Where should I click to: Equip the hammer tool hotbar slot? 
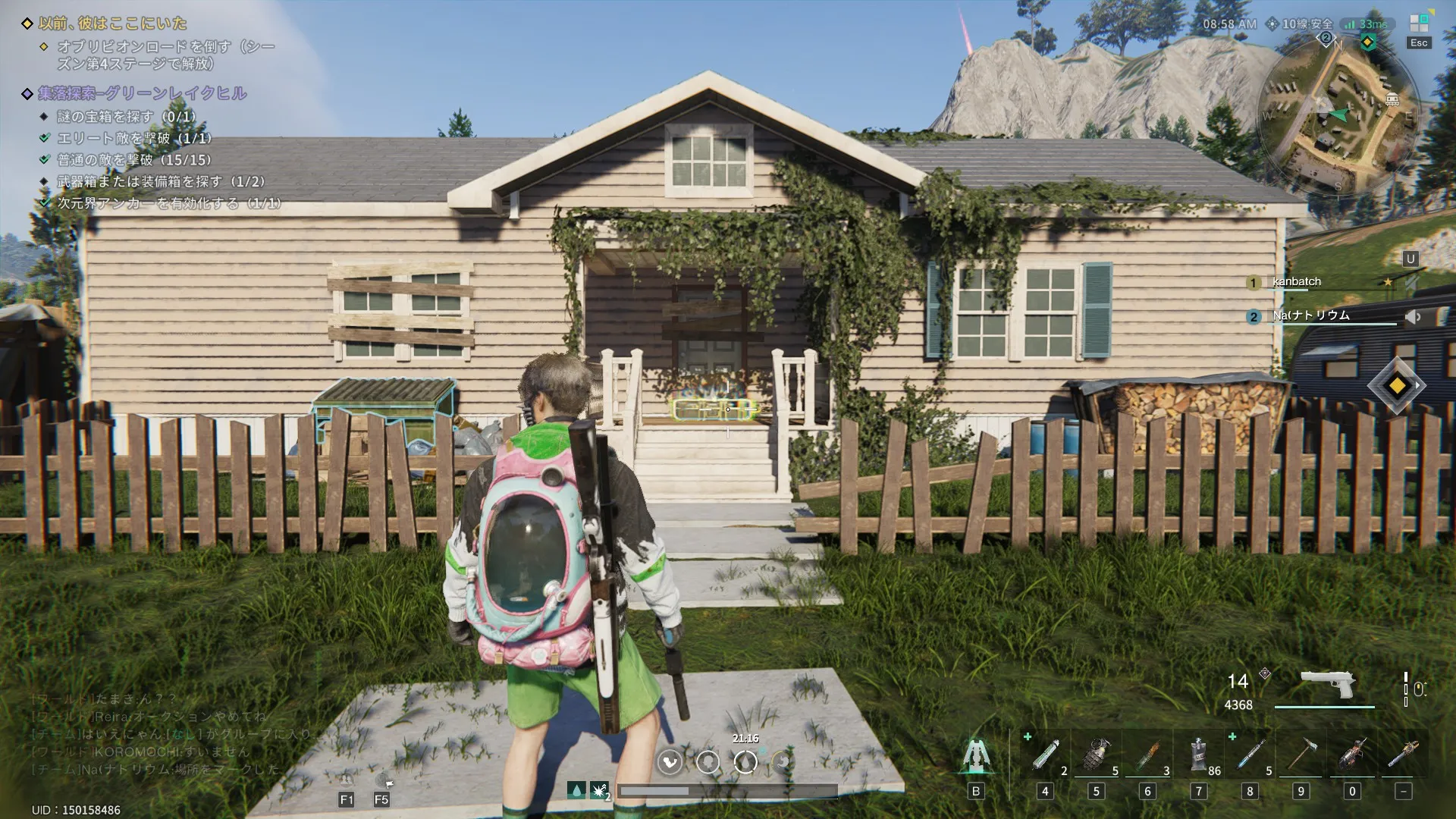pos(1301,755)
